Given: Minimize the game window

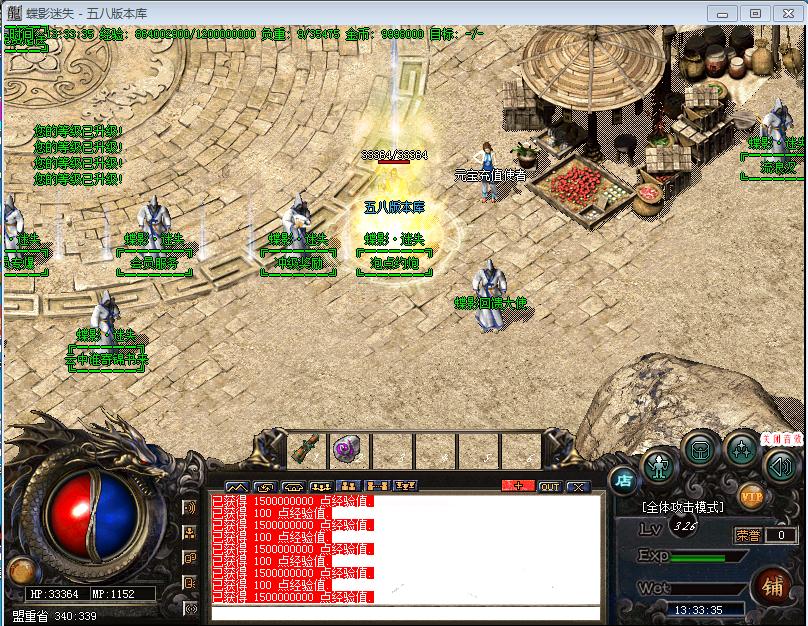Looking at the screenshot, I should click(725, 13).
